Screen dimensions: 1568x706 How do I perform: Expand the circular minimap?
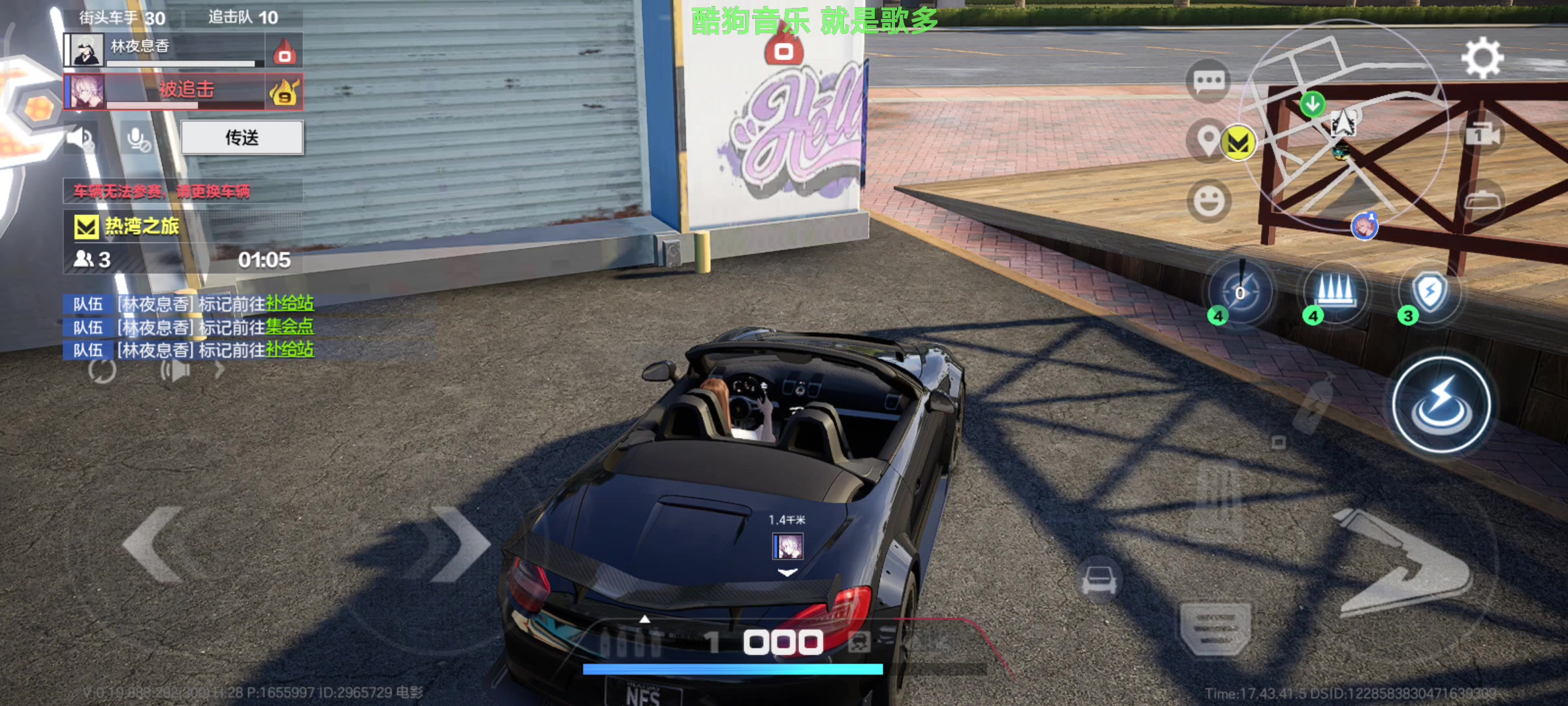click(x=1343, y=124)
